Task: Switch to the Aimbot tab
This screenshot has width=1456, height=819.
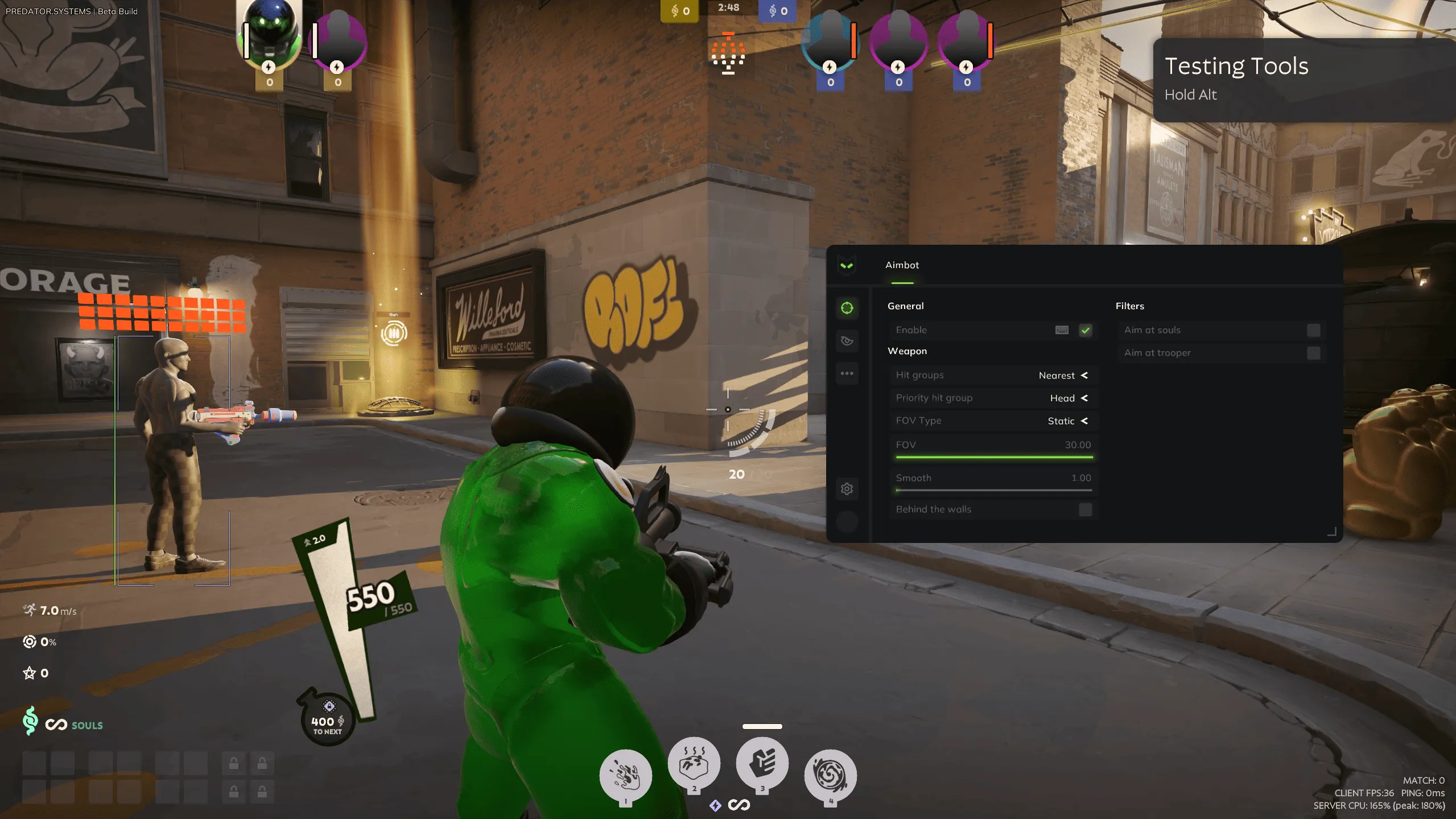Action: (x=902, y=265)
